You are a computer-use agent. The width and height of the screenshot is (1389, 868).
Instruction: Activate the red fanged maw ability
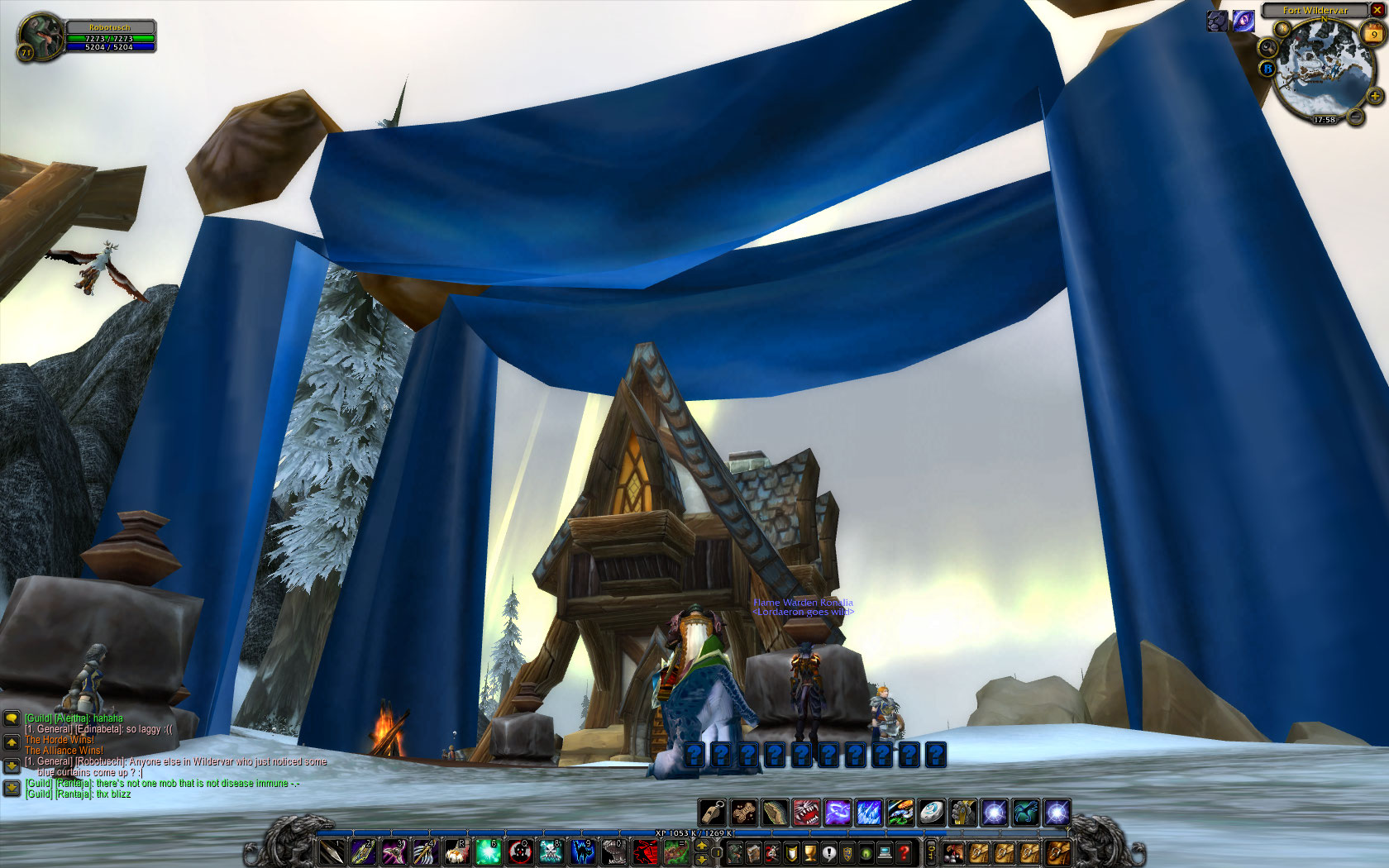point(806,813)
